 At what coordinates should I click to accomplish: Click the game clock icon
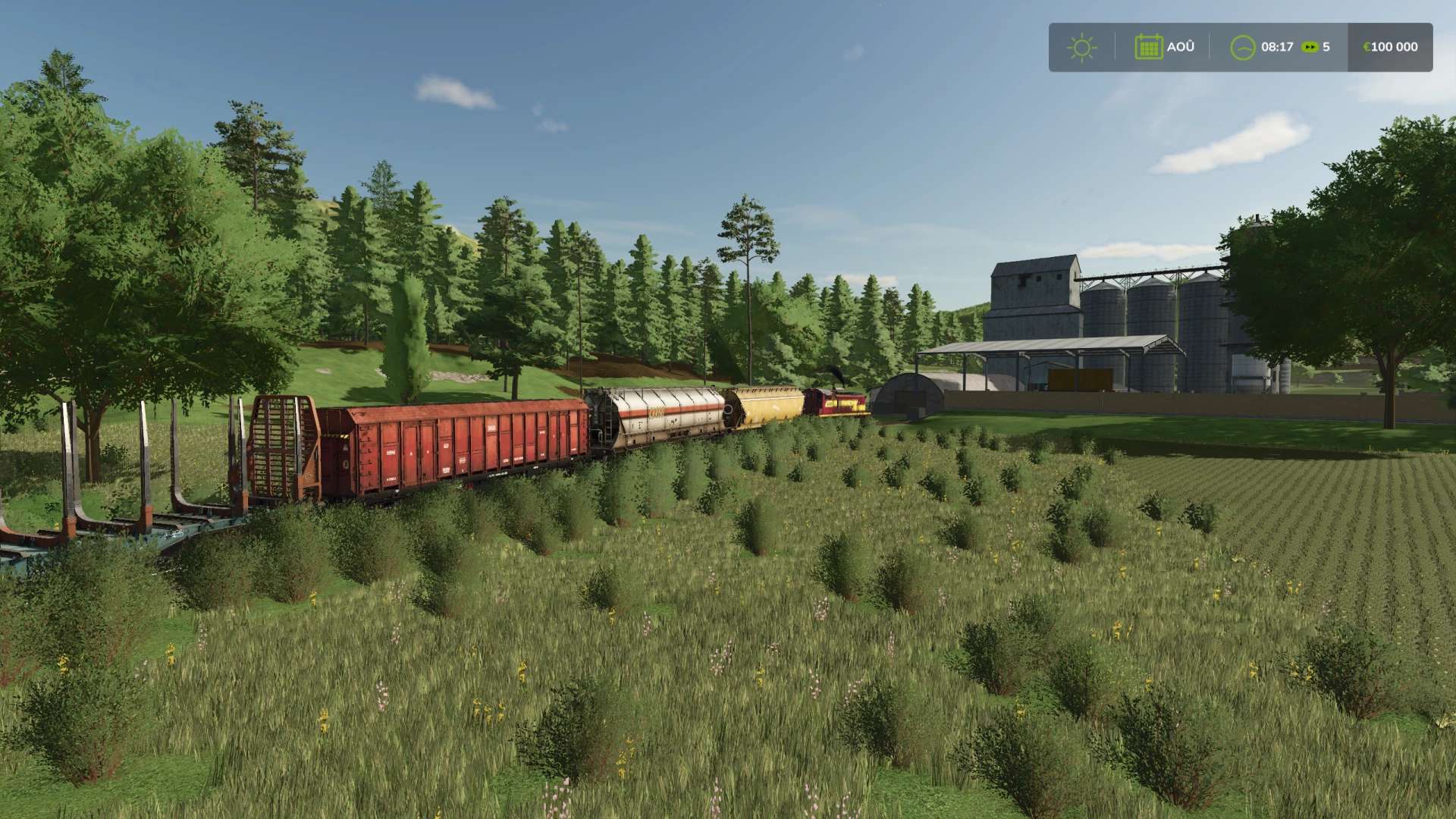1242,47
